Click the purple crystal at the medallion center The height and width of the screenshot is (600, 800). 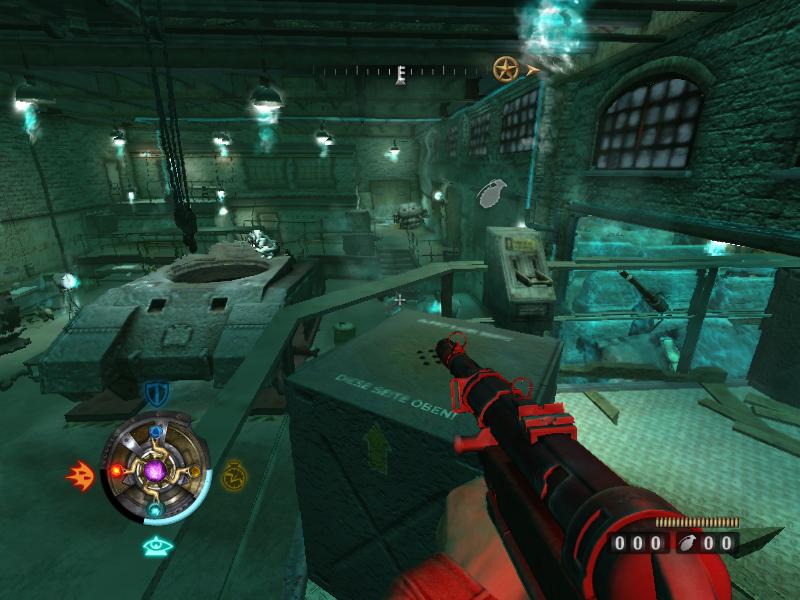pos(155,469)
